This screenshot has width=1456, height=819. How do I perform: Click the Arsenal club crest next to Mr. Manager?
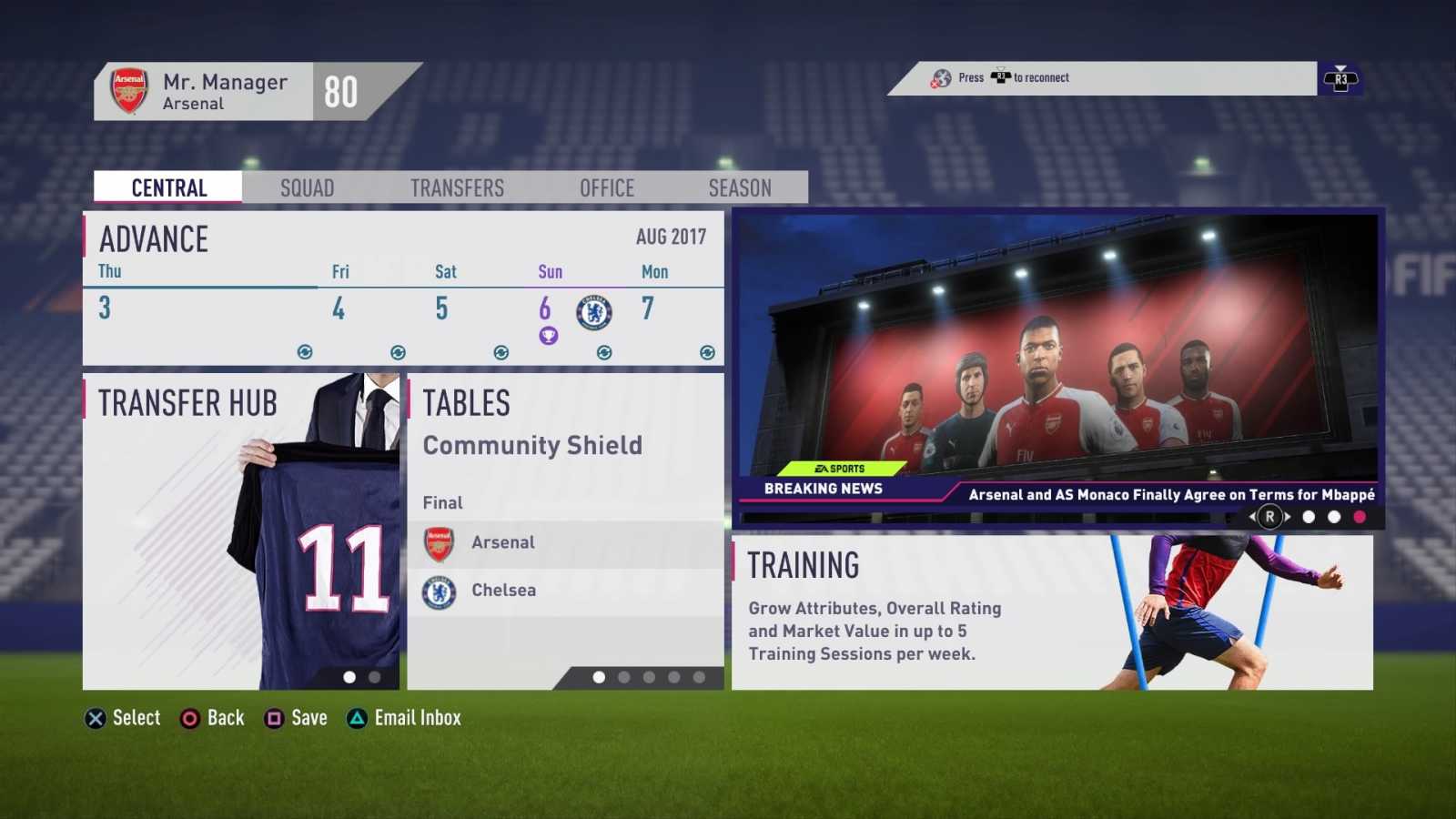click(127, 89)
